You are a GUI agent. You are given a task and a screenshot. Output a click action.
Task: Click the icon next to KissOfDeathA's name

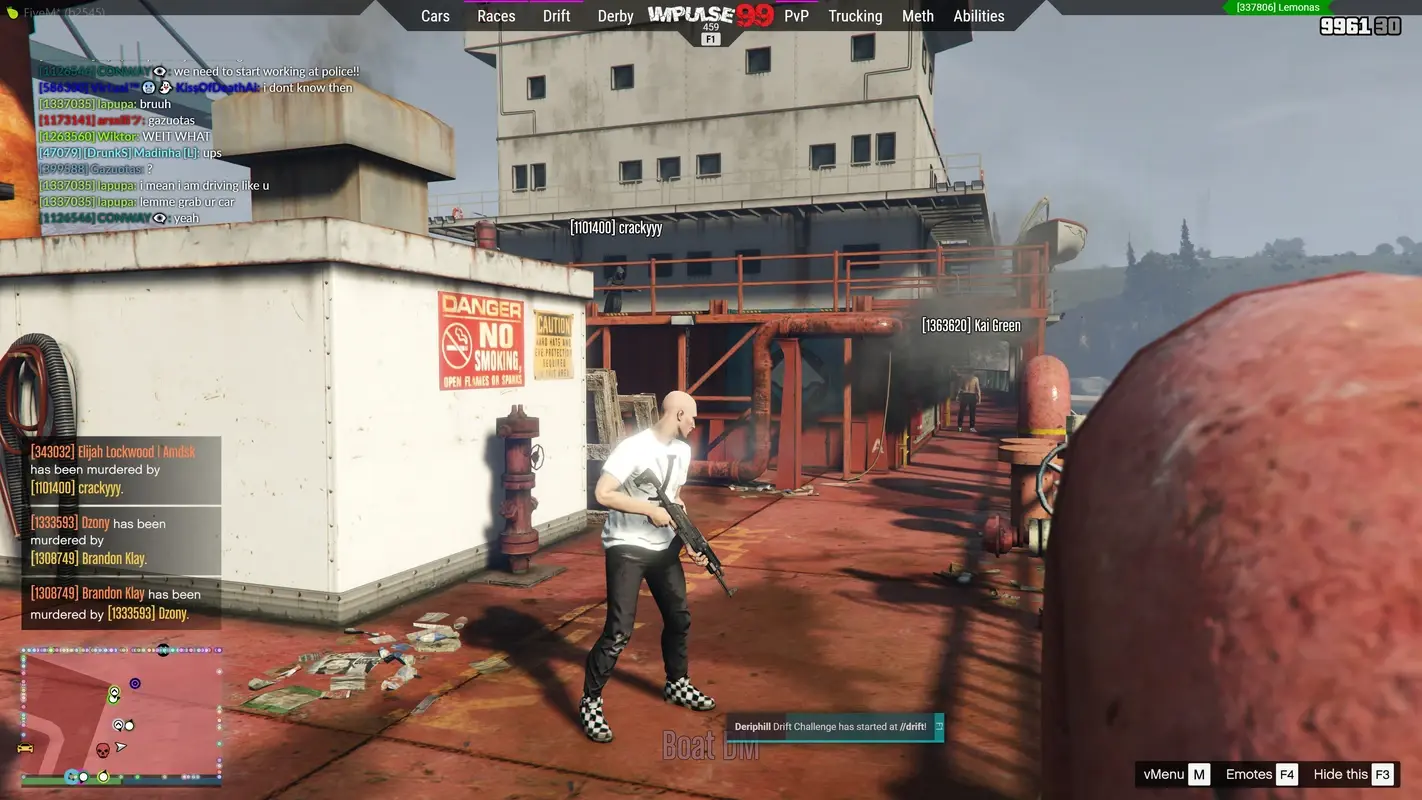(166, 87)
